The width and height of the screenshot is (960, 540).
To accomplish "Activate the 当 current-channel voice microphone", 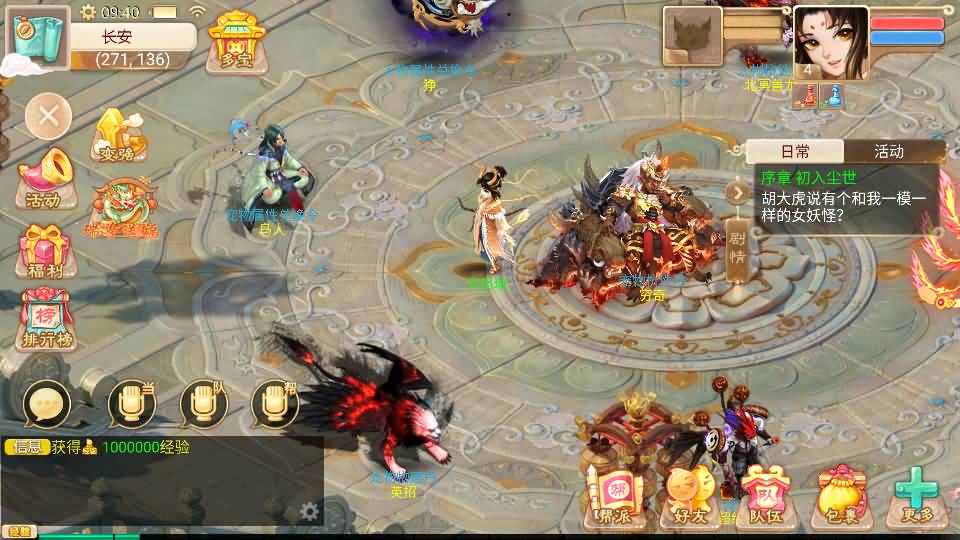I will [x=132, y=404].
